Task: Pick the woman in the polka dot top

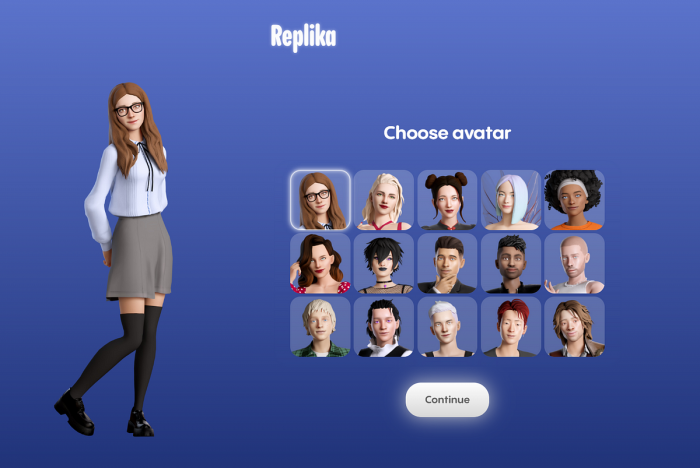Action: [x=321, y=263]
